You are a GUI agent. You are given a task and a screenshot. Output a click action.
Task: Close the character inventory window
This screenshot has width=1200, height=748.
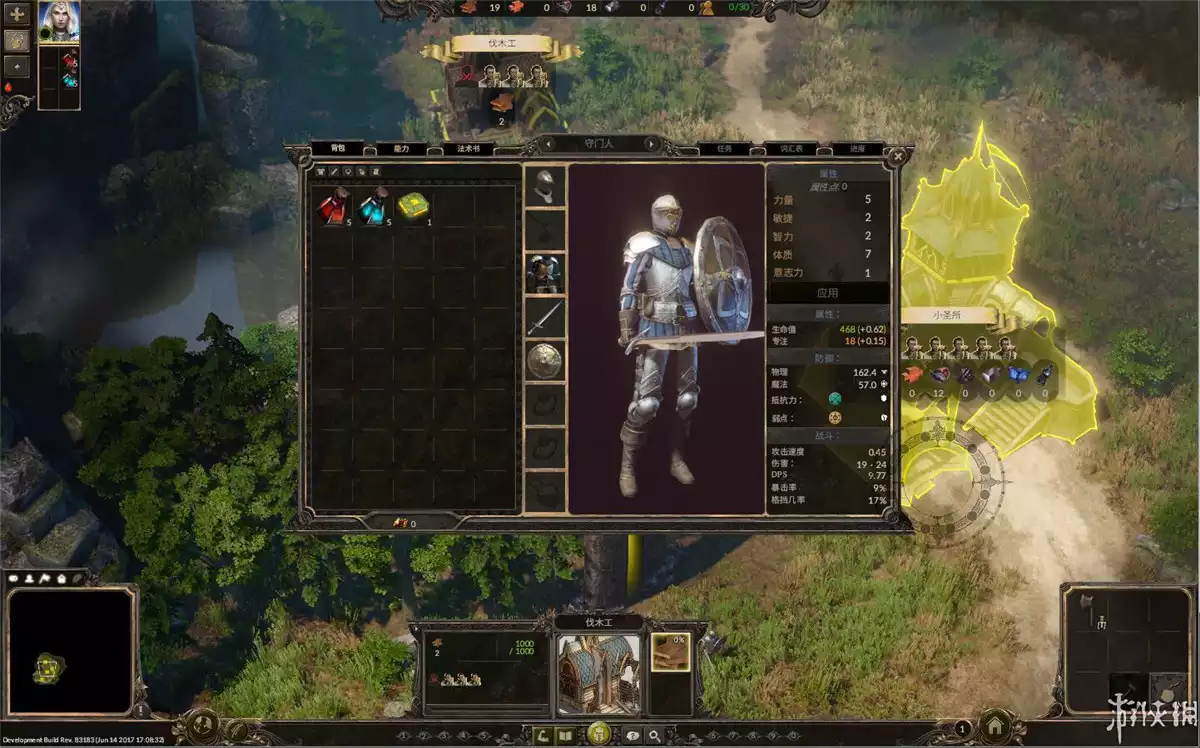click(x=897, y=156)
